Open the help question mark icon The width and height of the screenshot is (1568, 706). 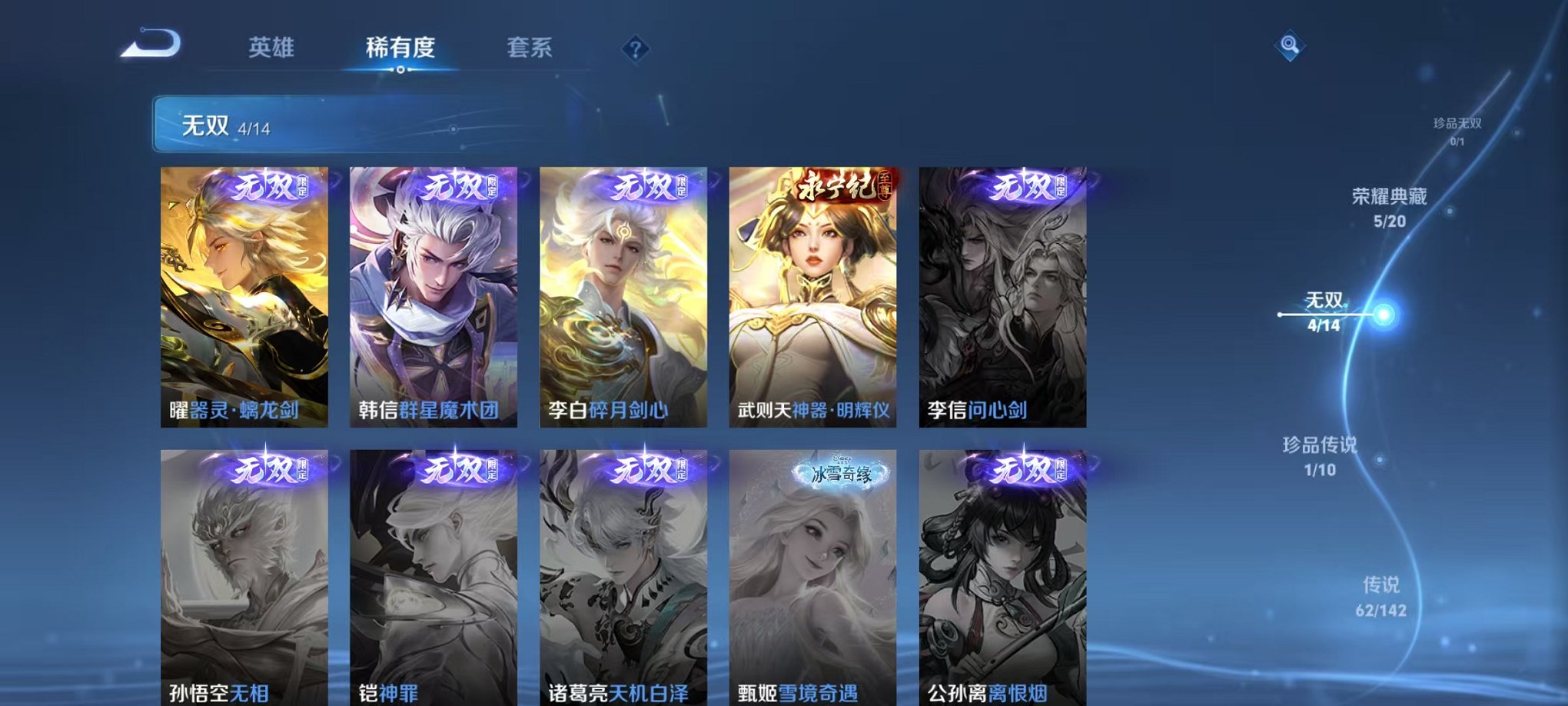coord(635,49)
